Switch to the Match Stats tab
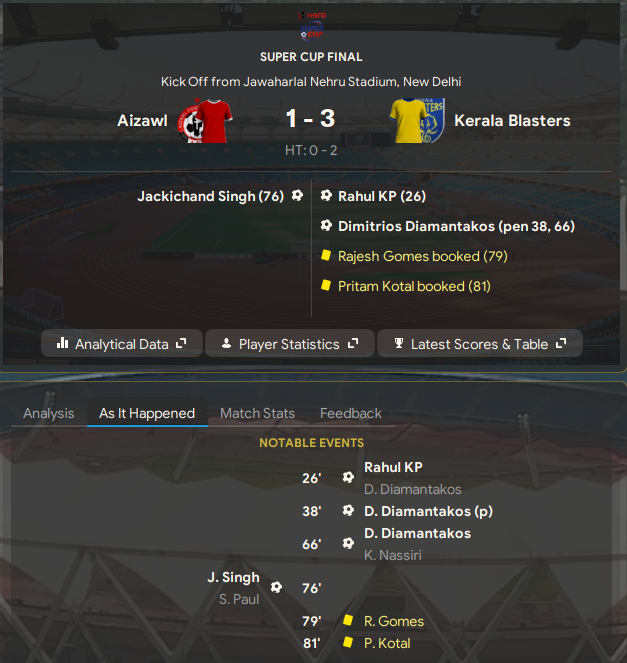627x663 pixels. (257, 413)
